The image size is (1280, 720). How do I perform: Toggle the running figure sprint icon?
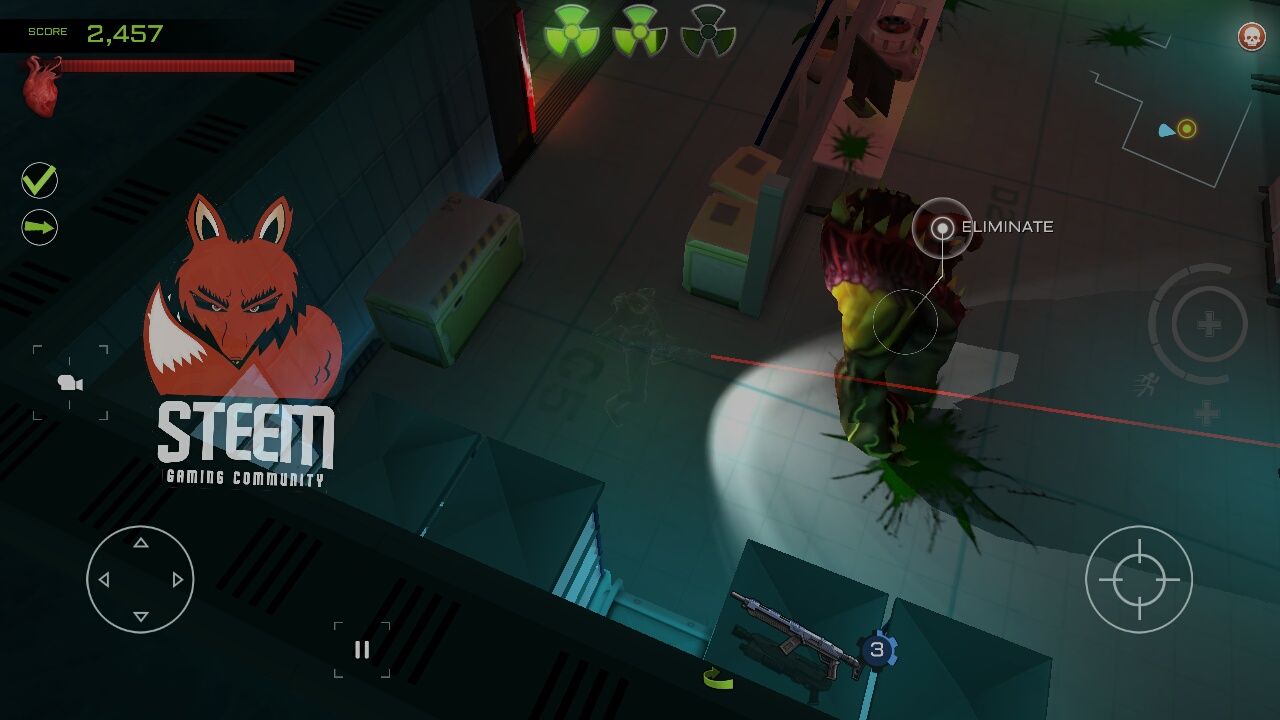coord(1146,384)
